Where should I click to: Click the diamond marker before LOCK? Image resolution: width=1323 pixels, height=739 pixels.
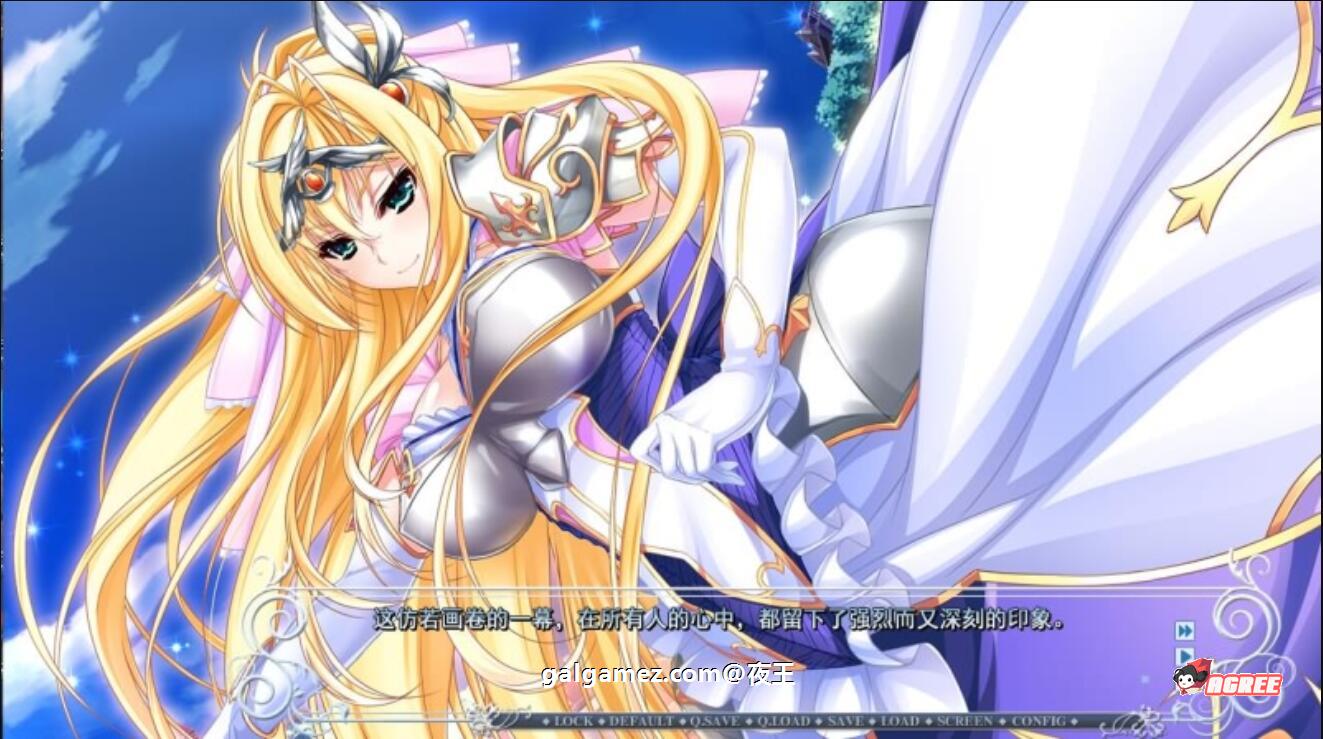[546, 723]
